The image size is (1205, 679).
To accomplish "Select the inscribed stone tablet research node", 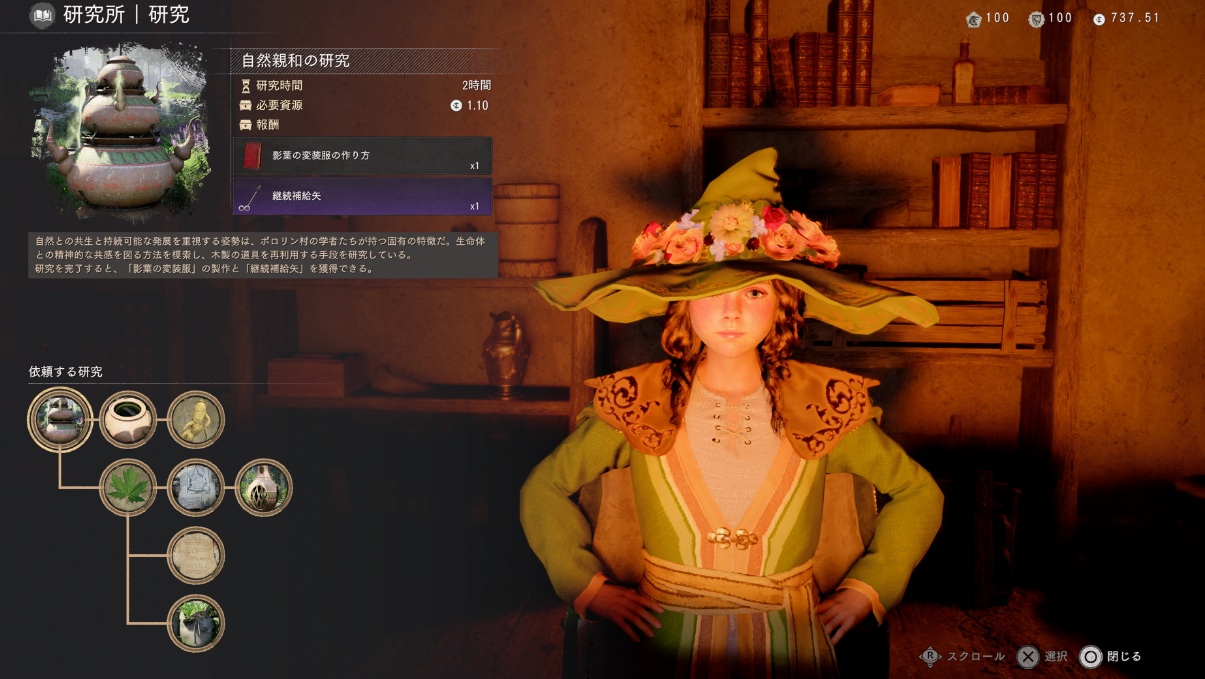I will 196,555.
